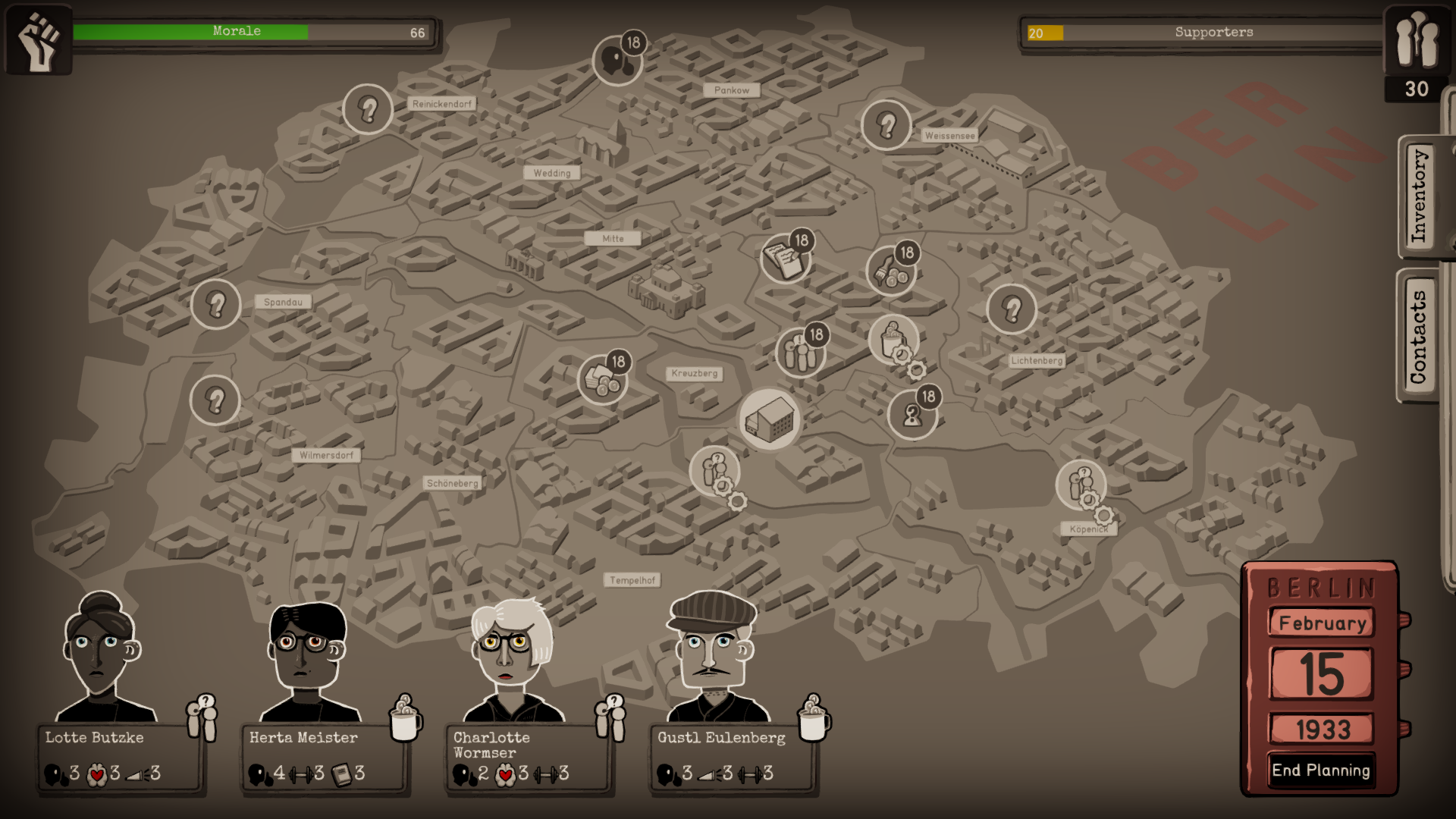Open the question mark marker near Weissensee

886,125
